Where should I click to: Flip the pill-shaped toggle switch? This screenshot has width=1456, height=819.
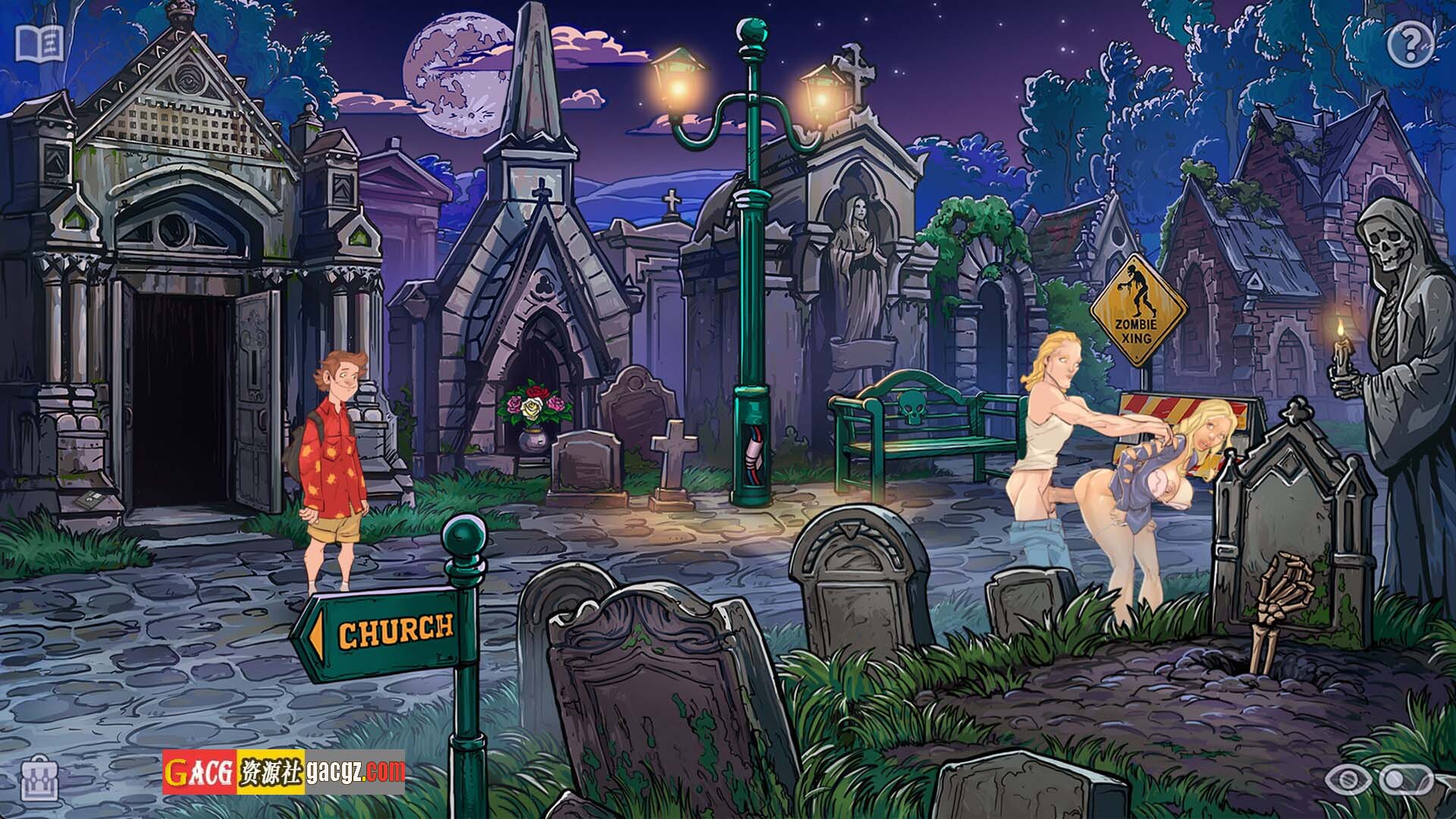click(x=1405, y=780)
